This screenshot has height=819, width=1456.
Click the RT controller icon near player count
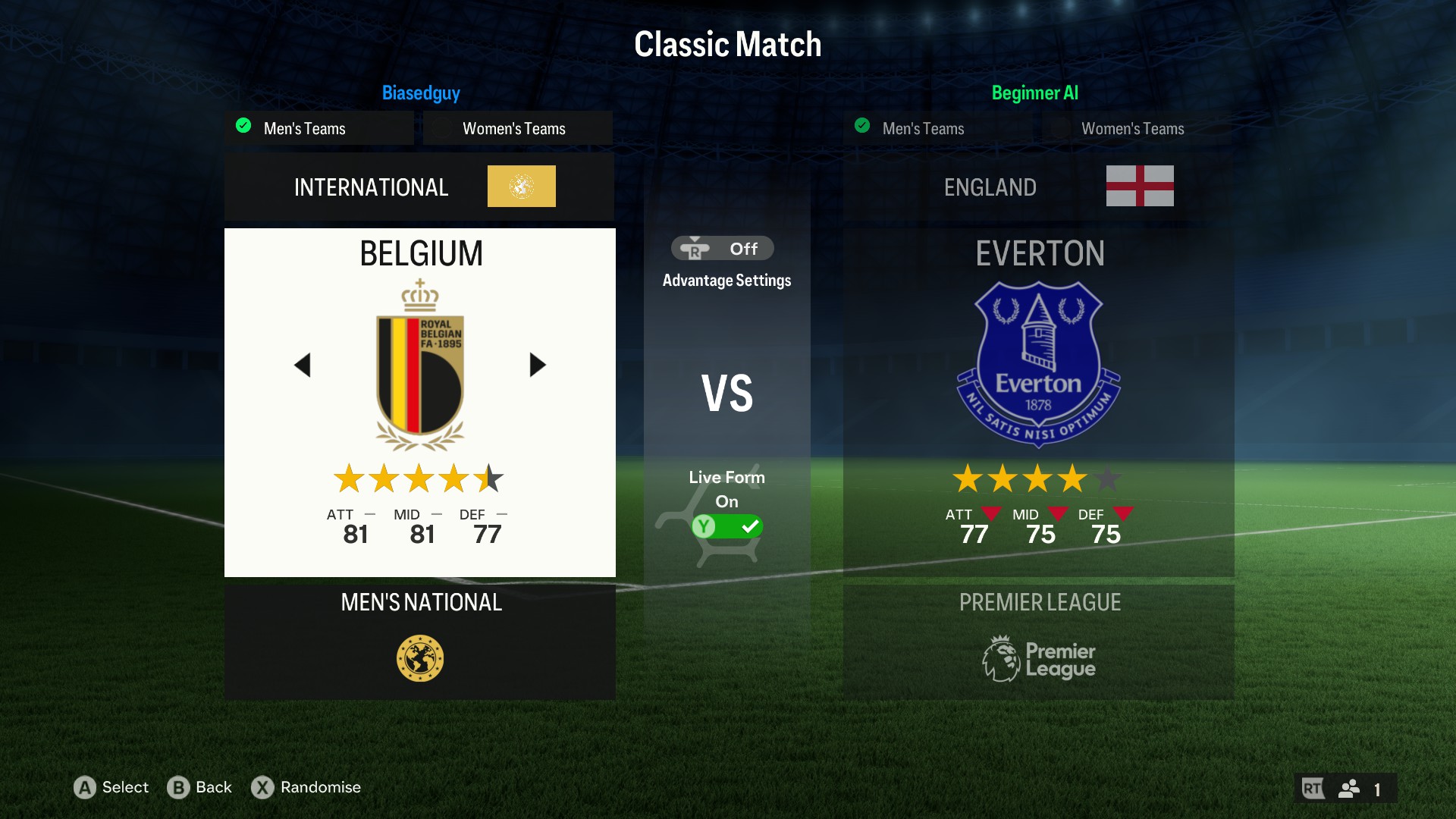pyautogui.click(x=1313, y=788)
